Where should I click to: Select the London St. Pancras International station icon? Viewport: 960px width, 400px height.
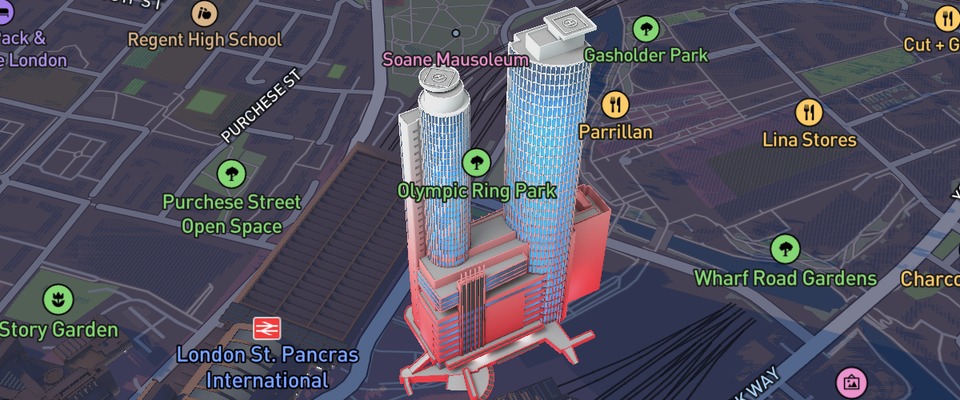pyautogui.click(x=266, y=328)
